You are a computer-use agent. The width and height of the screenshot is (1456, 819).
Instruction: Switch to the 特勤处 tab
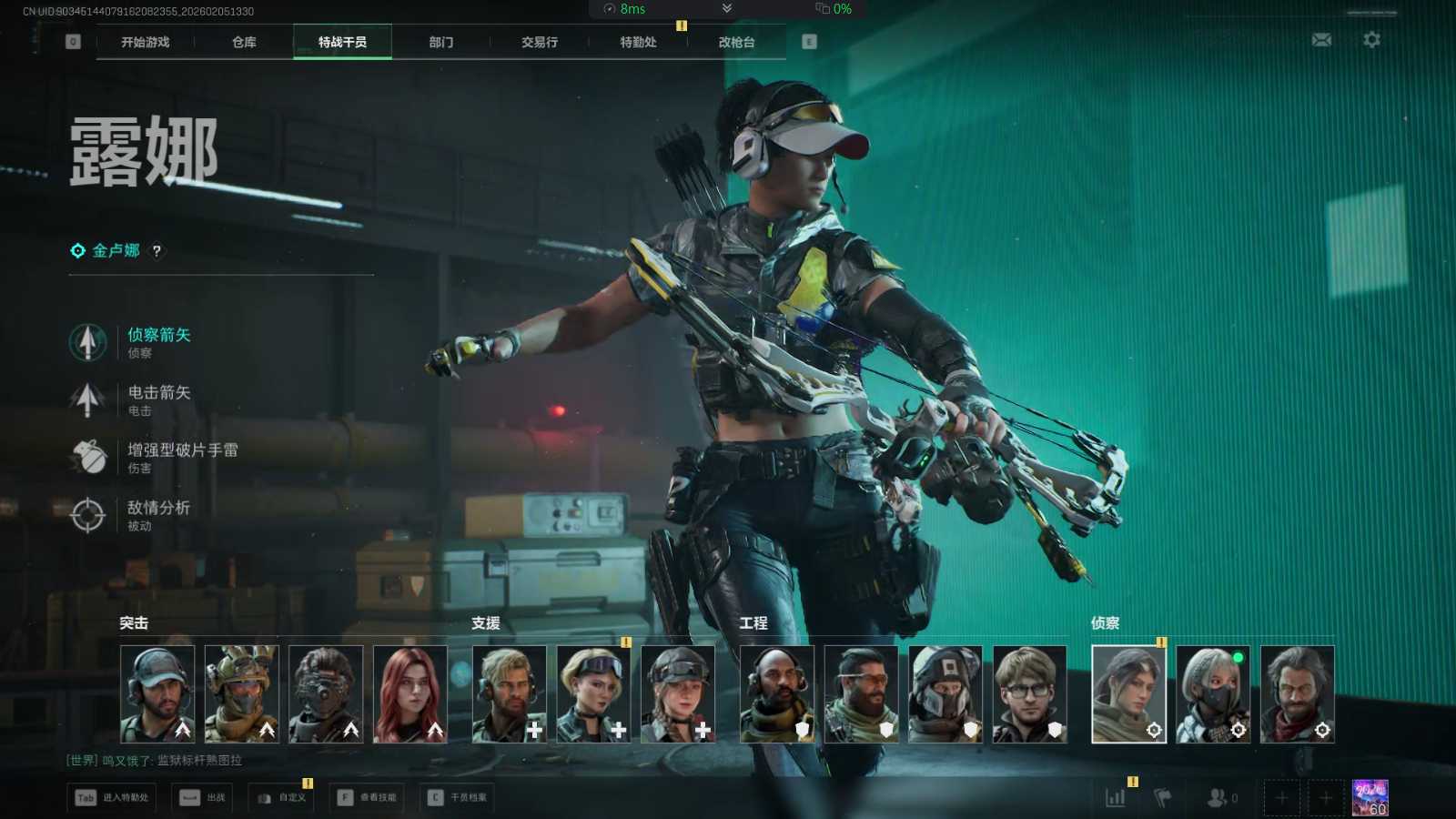pos(638,42)
